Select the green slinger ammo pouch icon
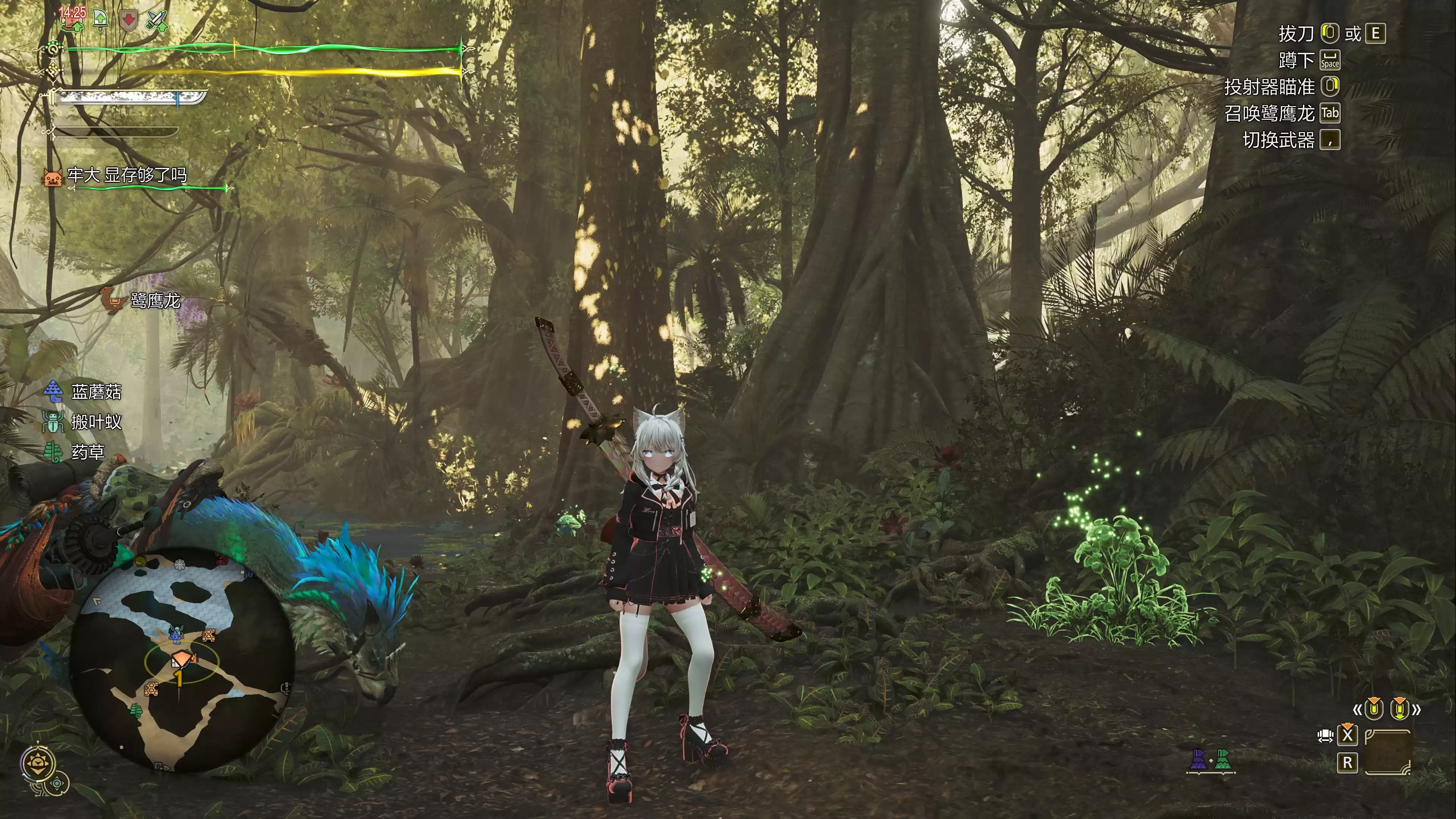Image resolution: width=1456 pixels, height=819 pixels. 1222,759
